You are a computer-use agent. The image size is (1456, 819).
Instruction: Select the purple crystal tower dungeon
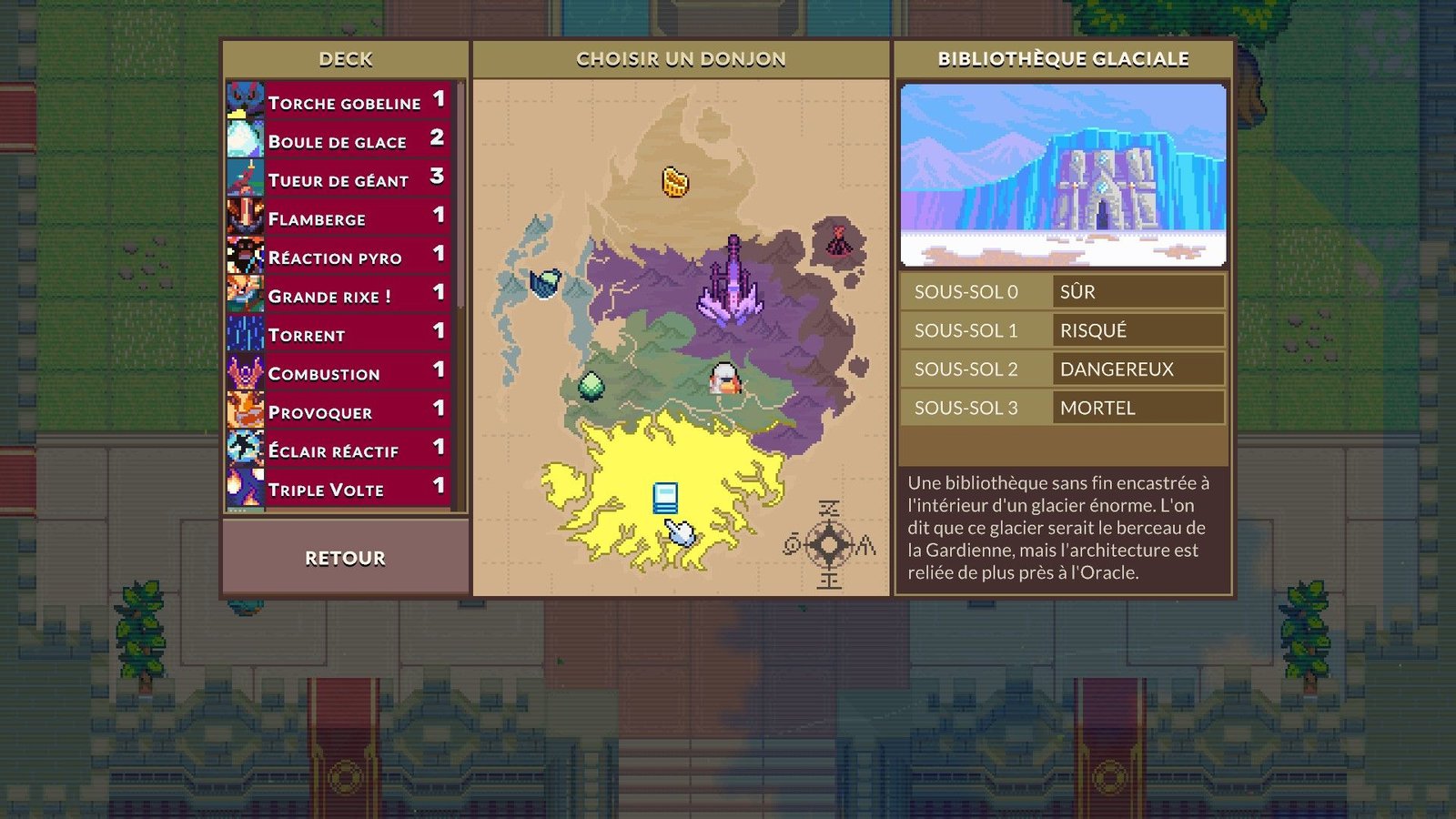(x=731, y=280)
